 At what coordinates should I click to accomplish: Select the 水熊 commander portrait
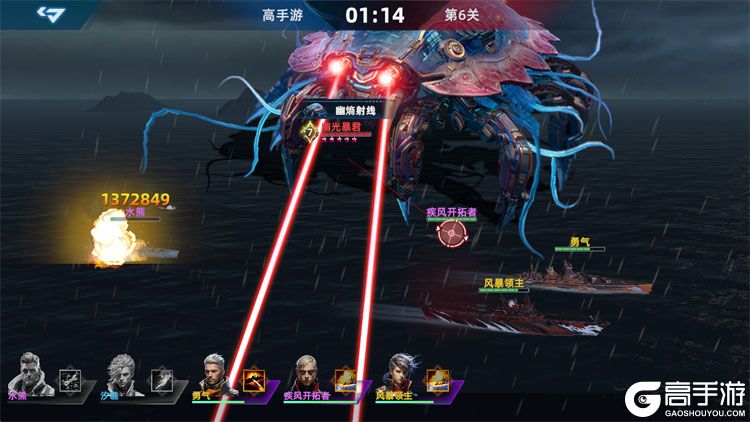28,372
